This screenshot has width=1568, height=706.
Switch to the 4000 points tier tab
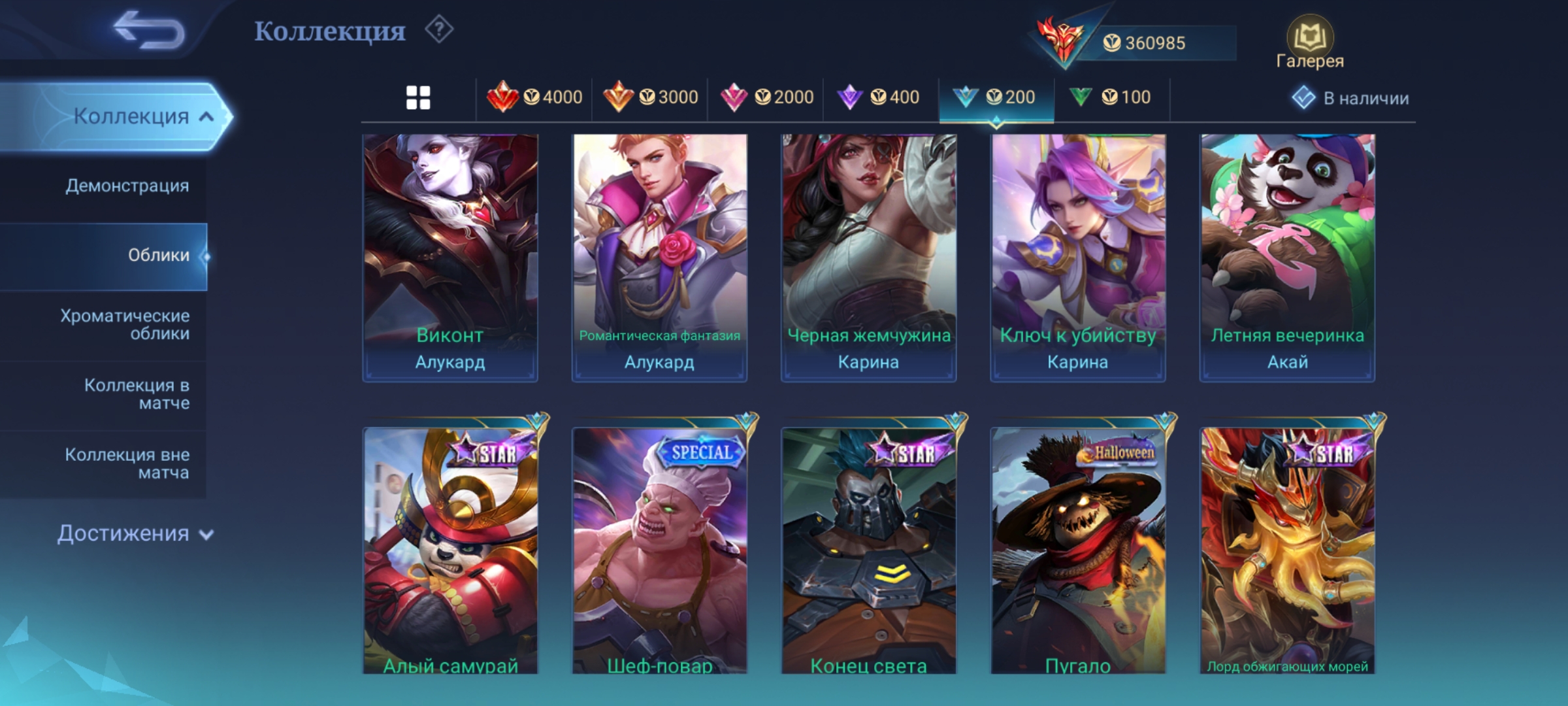click(x=534, y=98)
